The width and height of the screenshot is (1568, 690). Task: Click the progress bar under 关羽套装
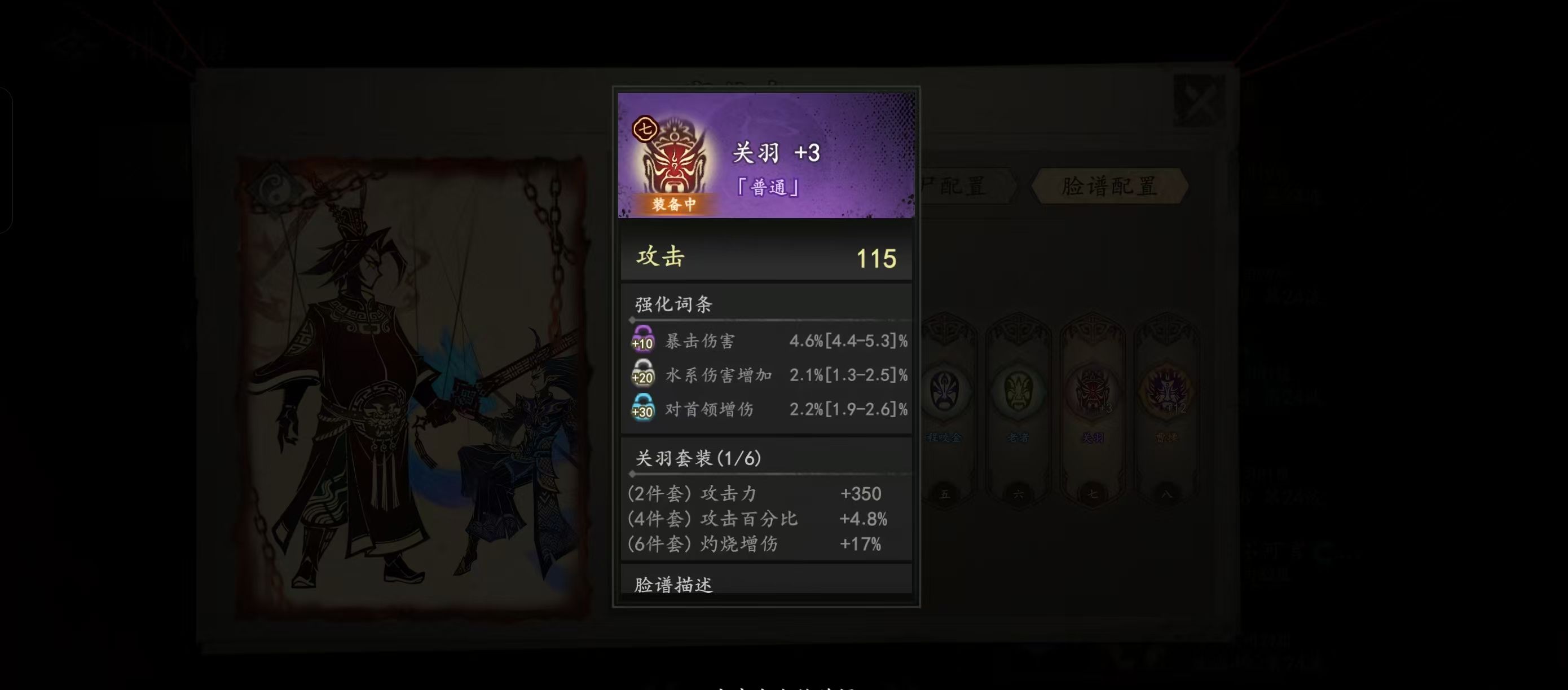coord(766,473)
